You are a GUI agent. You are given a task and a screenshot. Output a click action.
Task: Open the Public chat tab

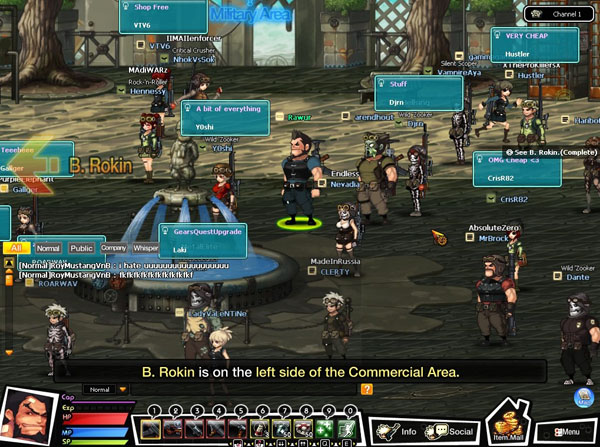click(x=81, y=247)
